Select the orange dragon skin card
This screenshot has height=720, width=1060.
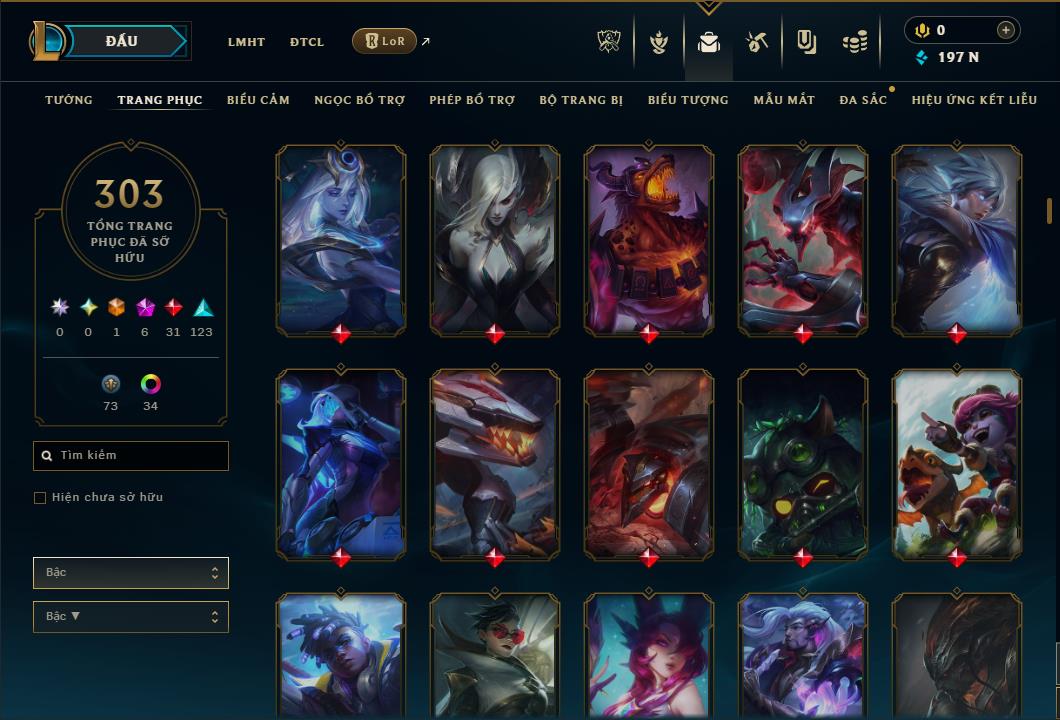[x=649, y=240]
